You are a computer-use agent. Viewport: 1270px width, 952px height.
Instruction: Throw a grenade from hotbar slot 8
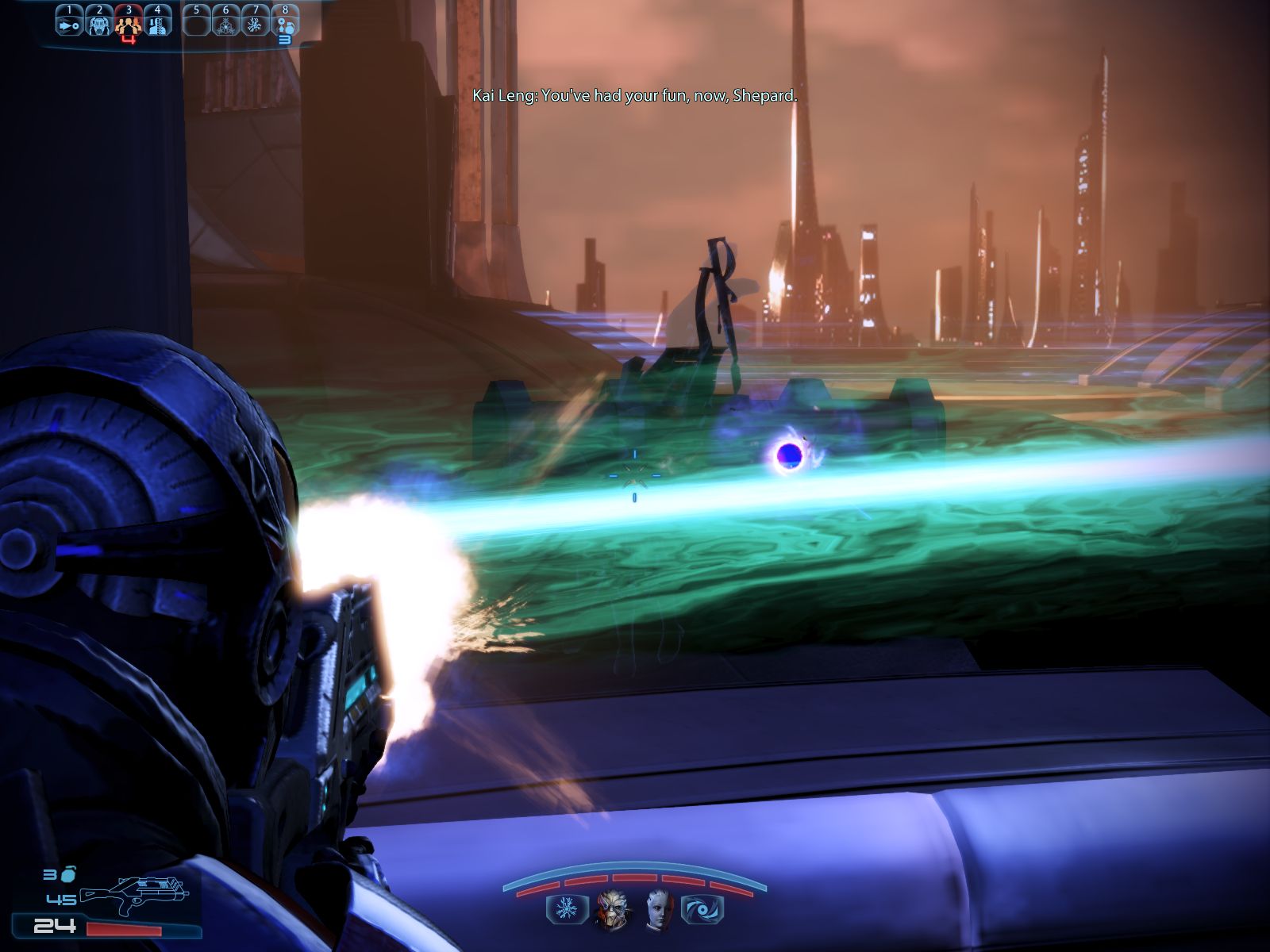[x=285, y=25]
